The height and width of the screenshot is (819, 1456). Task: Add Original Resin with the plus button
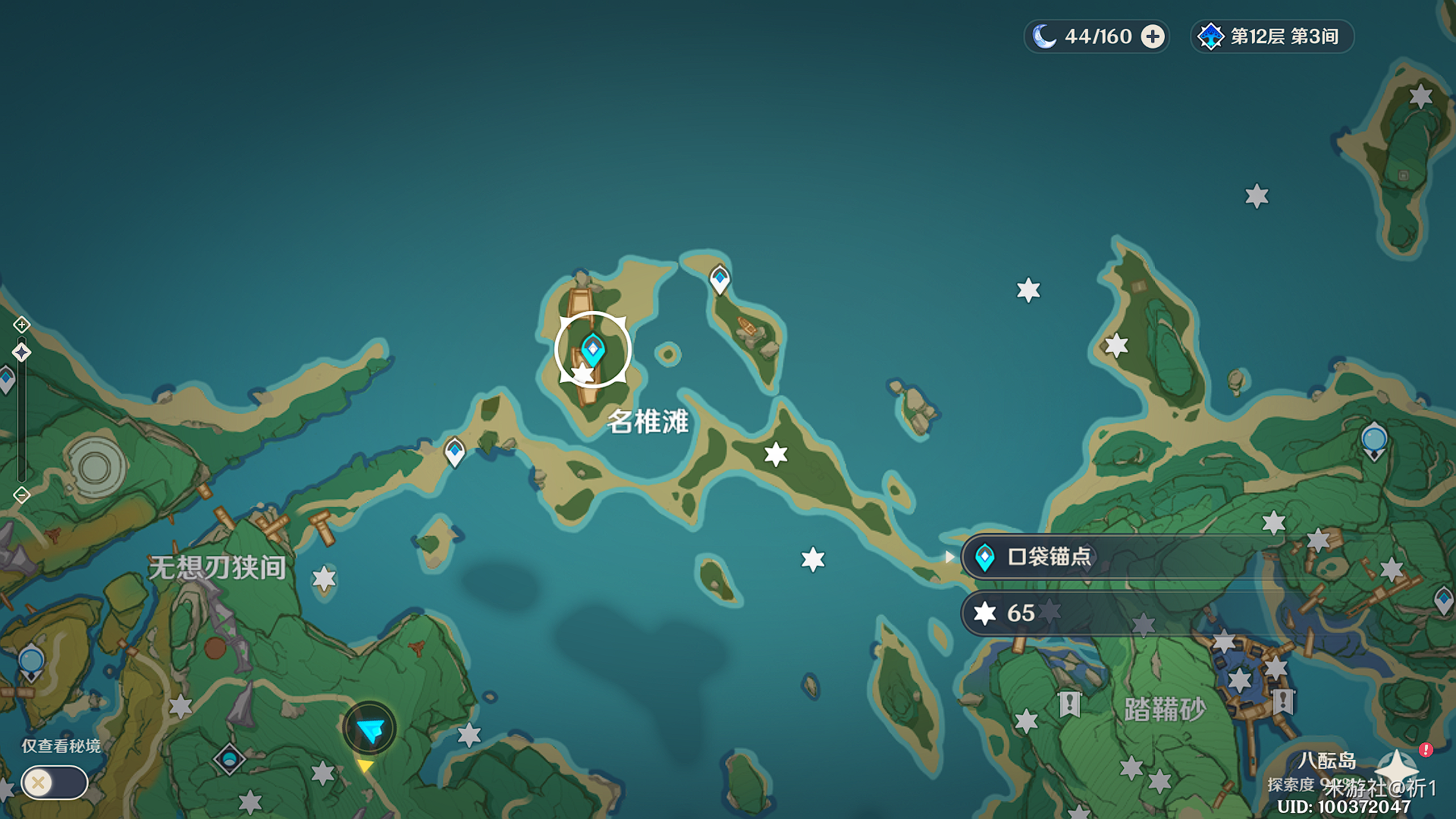(1153, 36)
